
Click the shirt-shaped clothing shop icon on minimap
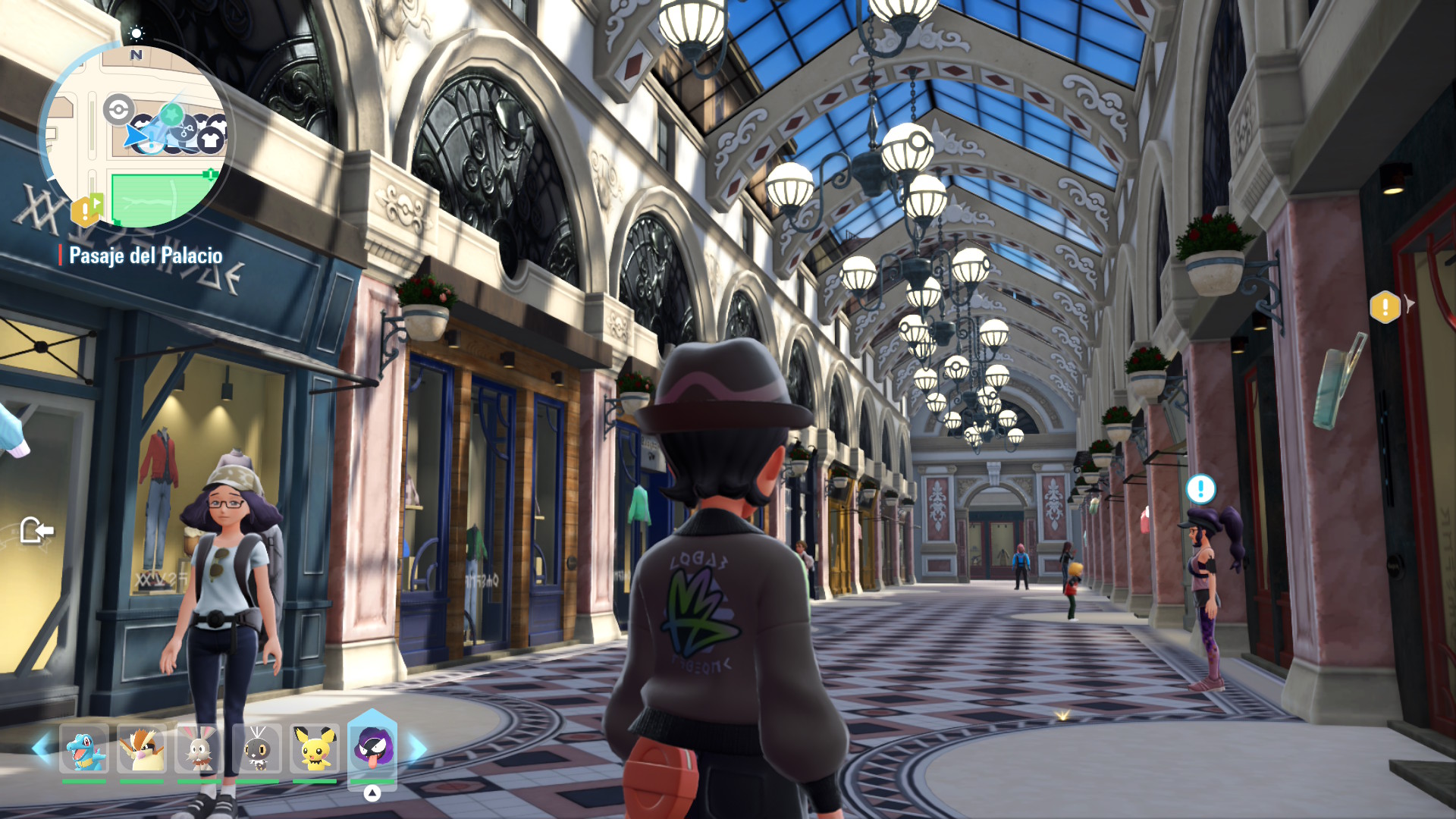point(210,137)
